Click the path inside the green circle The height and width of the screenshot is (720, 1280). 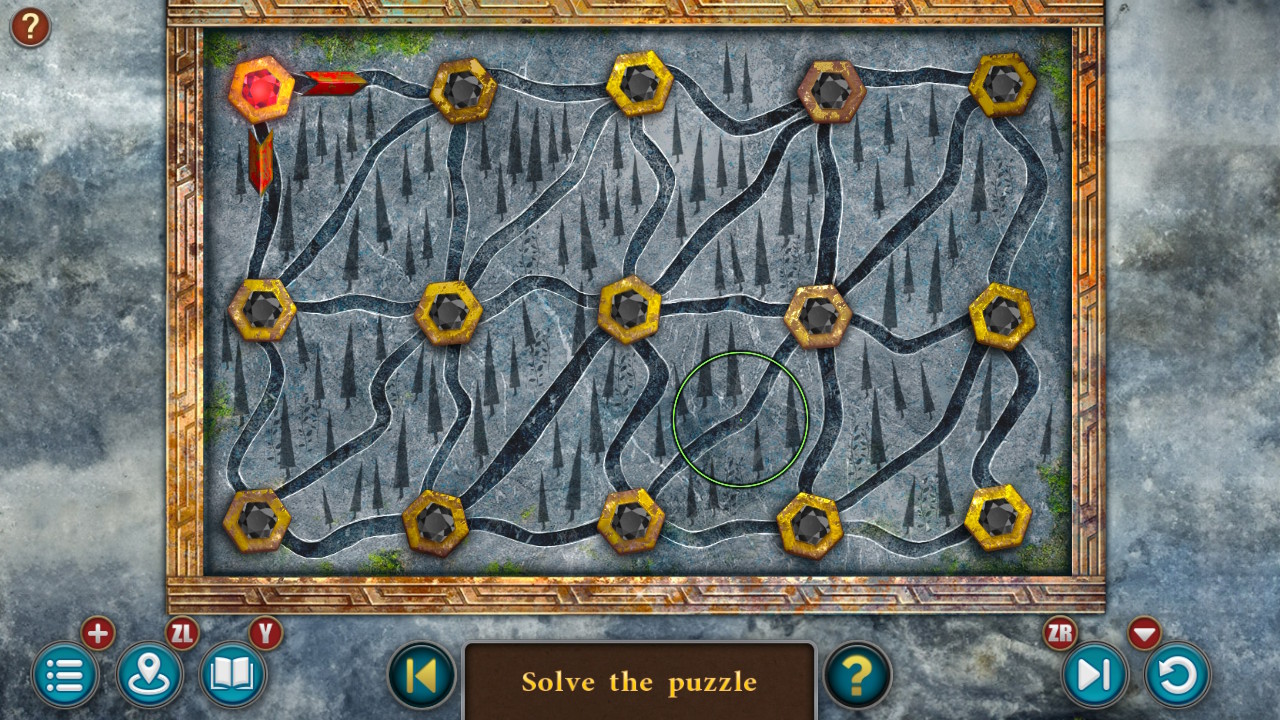click(x=740, y=420)
